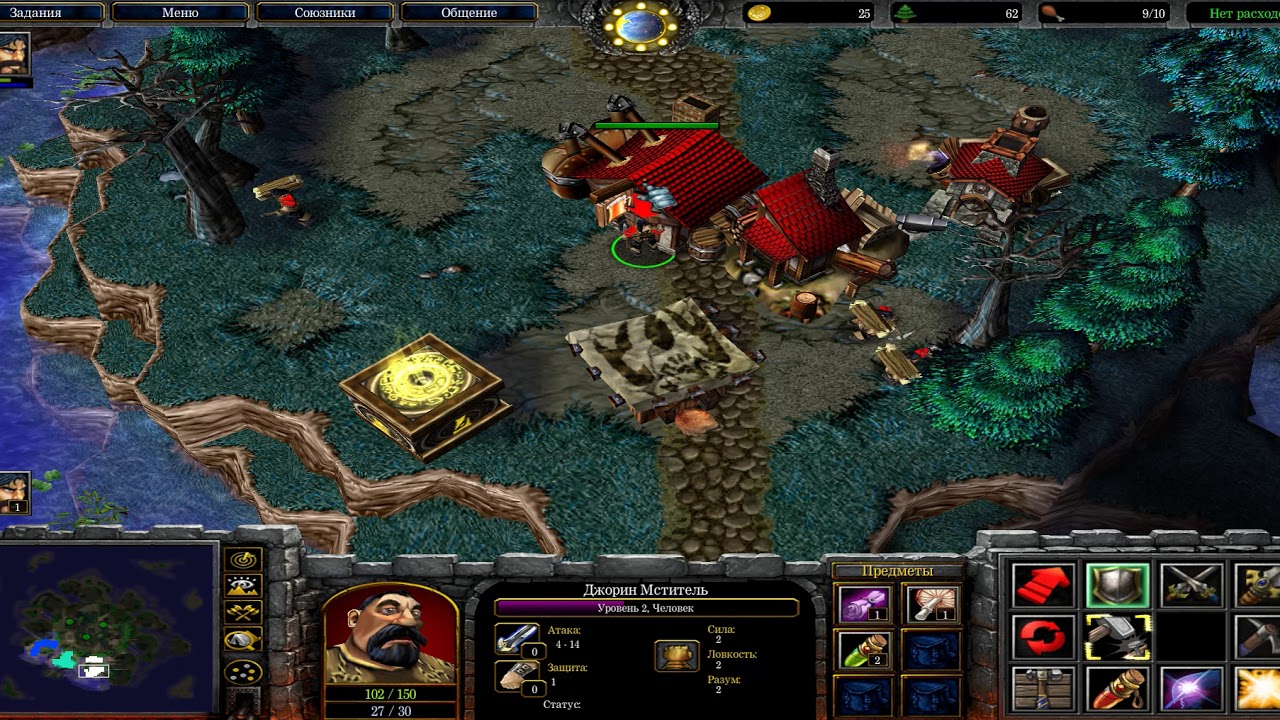This screenshot has height=720, width=1280.
Task: Open the Союзники allies panel
Action: coord(324,13)
